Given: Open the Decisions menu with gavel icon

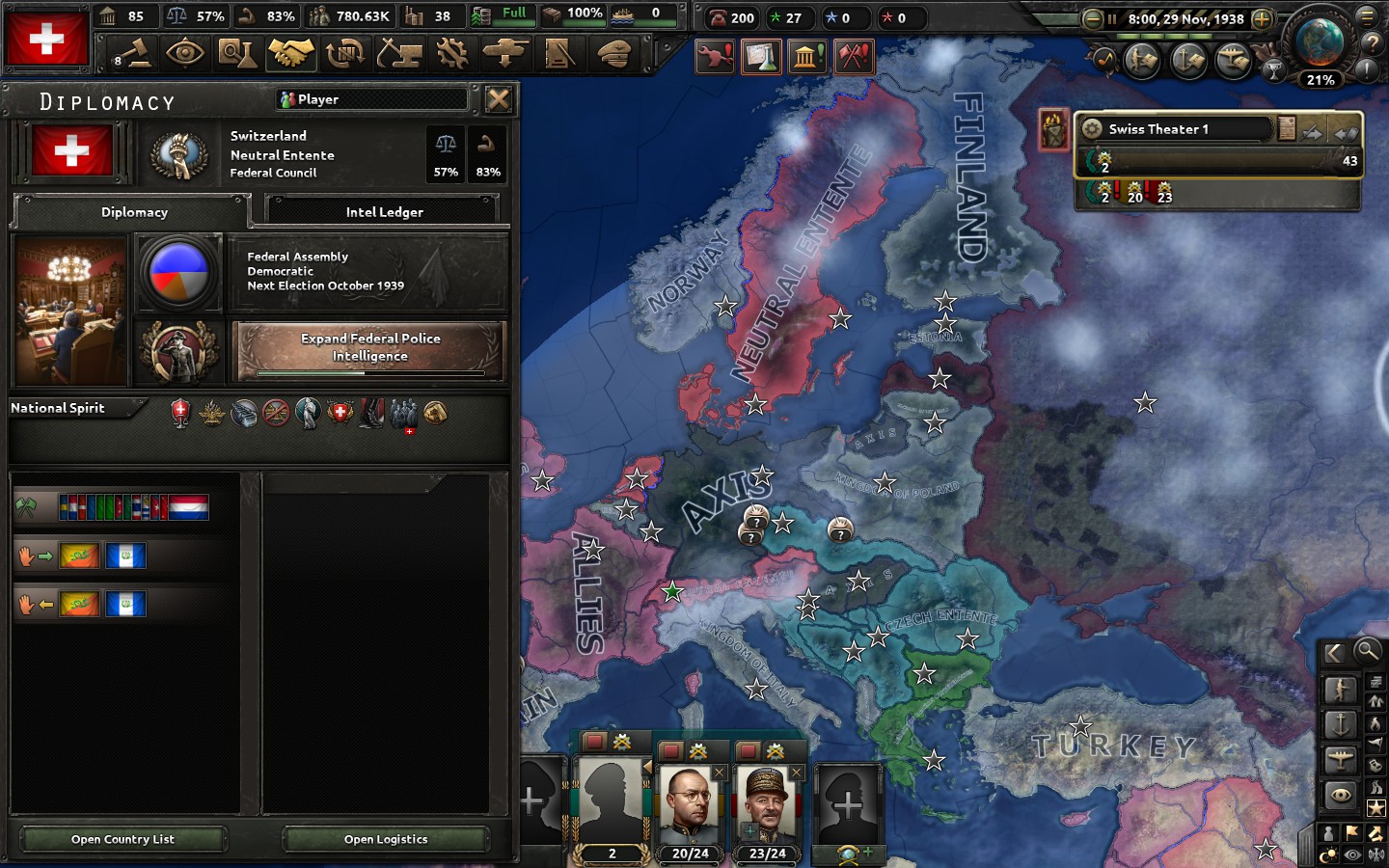Looking at the screenshot, I should tap(133, 55).
